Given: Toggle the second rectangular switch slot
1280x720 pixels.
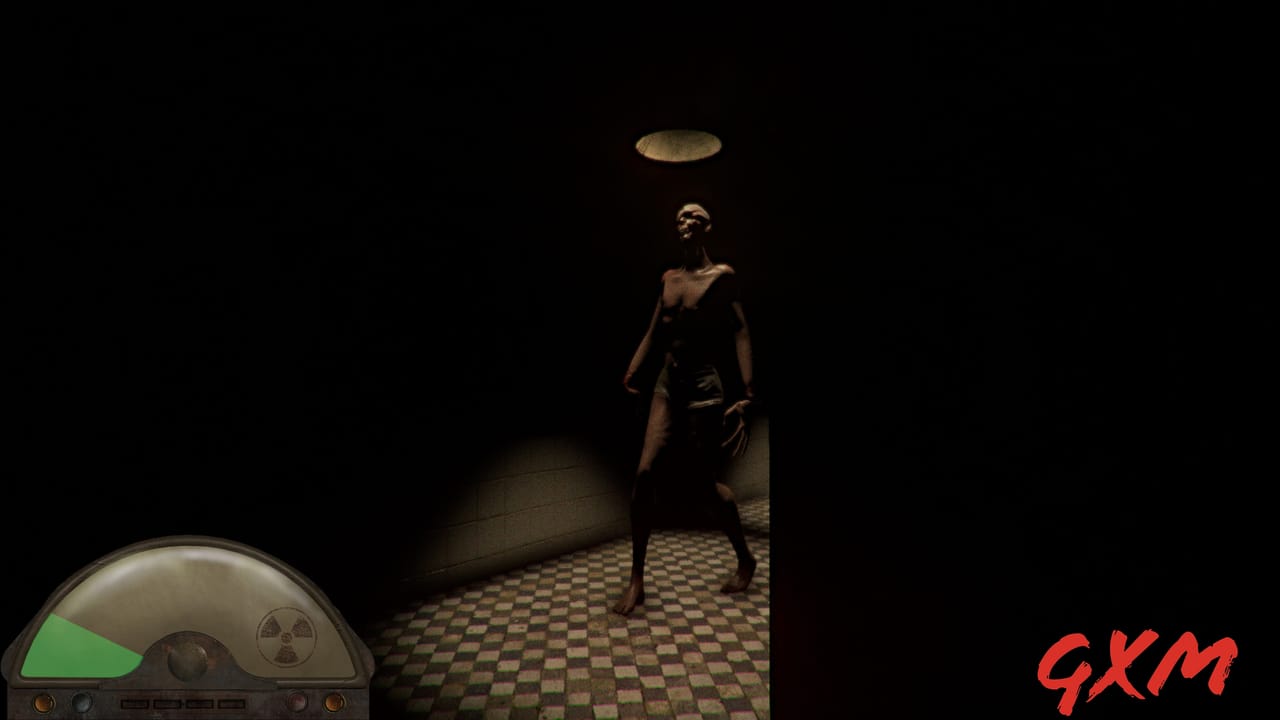Looking at the screenshot, I should [x=169, y=703].
